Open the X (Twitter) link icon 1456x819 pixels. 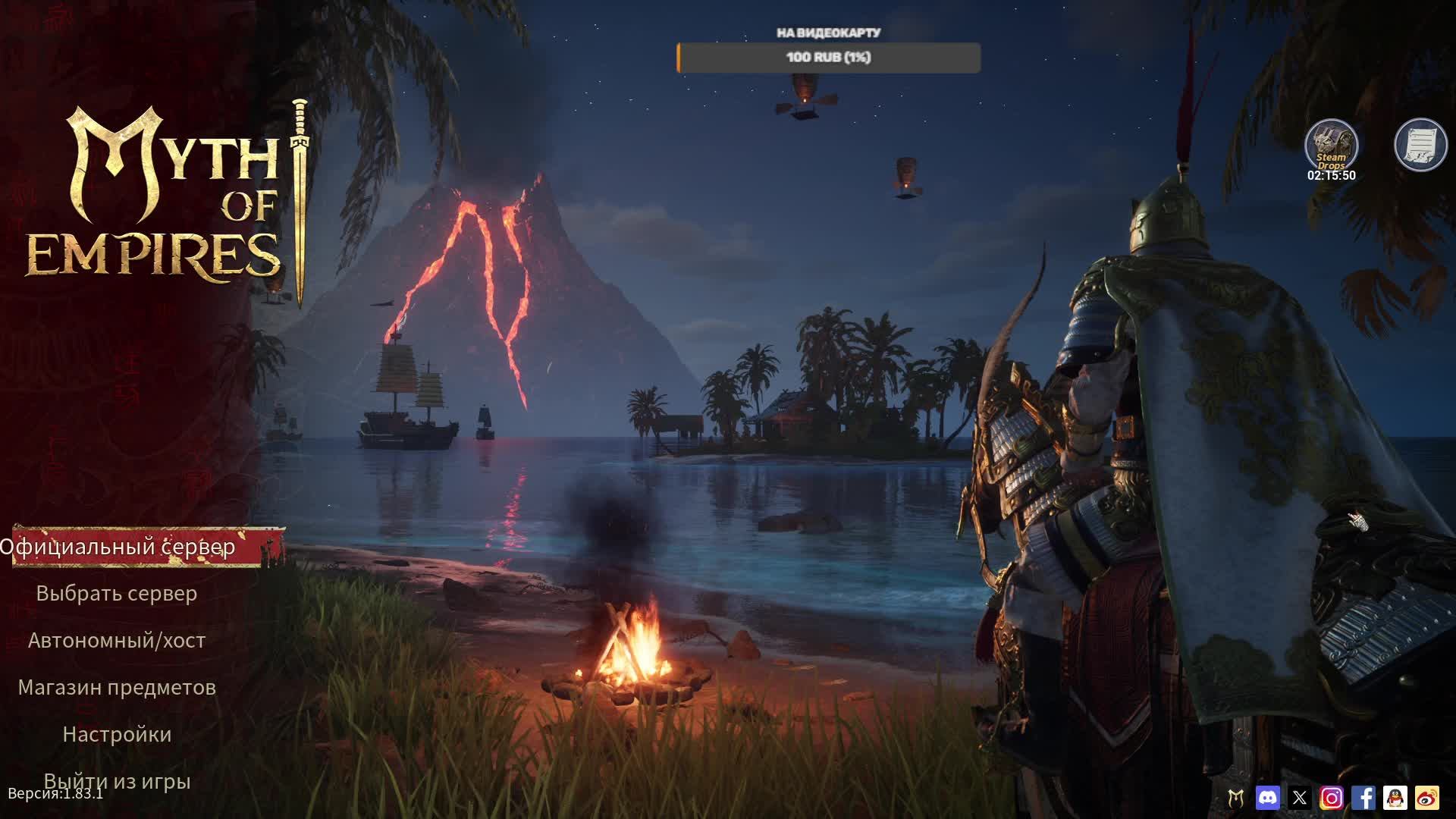pos(1300,798)
